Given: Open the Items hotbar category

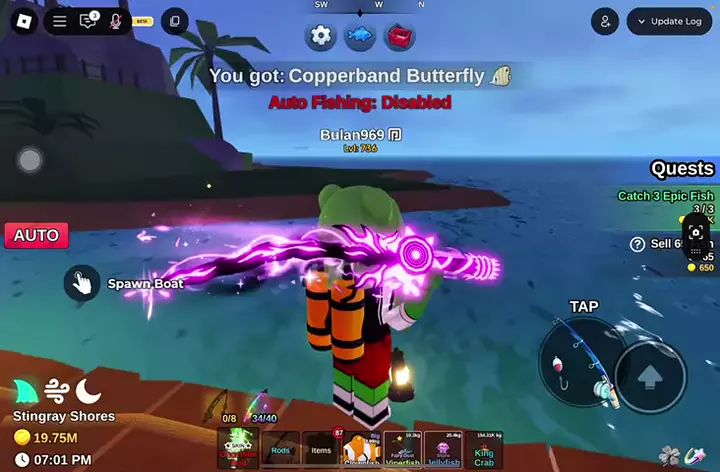Looking at the screenshot, I should 322,449.
